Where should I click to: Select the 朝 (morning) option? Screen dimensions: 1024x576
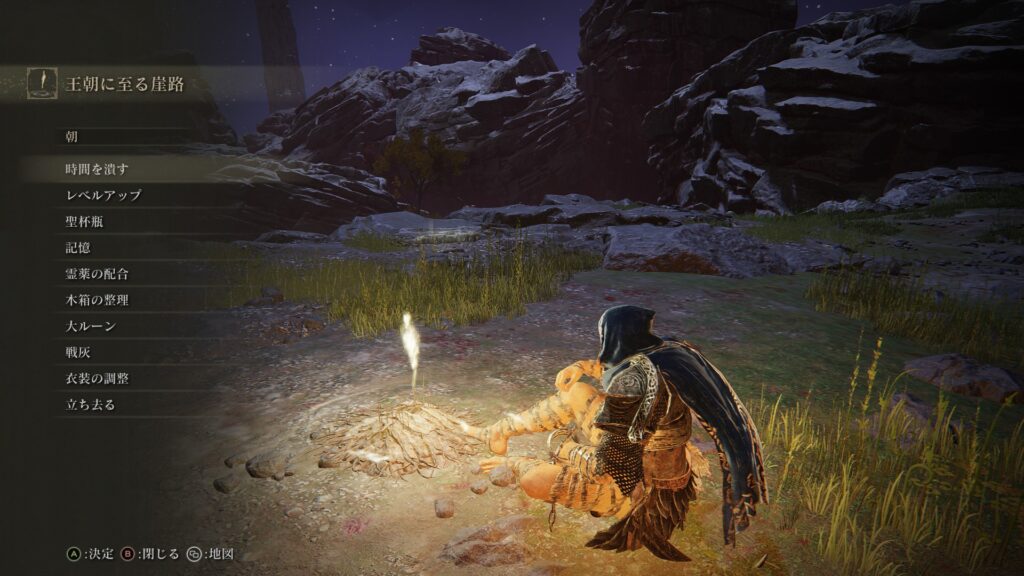pyautogui.click(x=72, y=136)
